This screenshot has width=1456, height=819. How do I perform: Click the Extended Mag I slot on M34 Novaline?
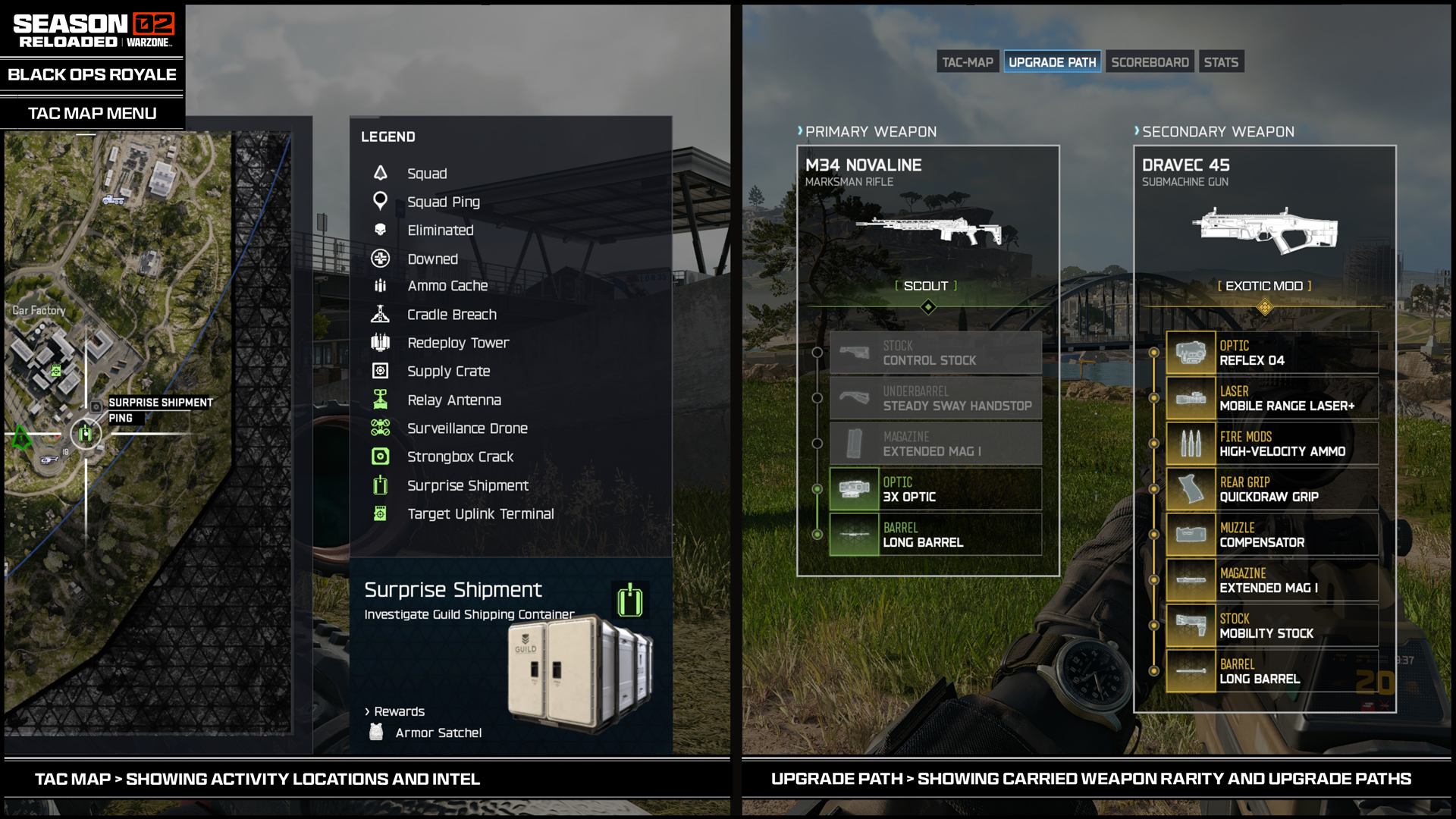[935, 444]
